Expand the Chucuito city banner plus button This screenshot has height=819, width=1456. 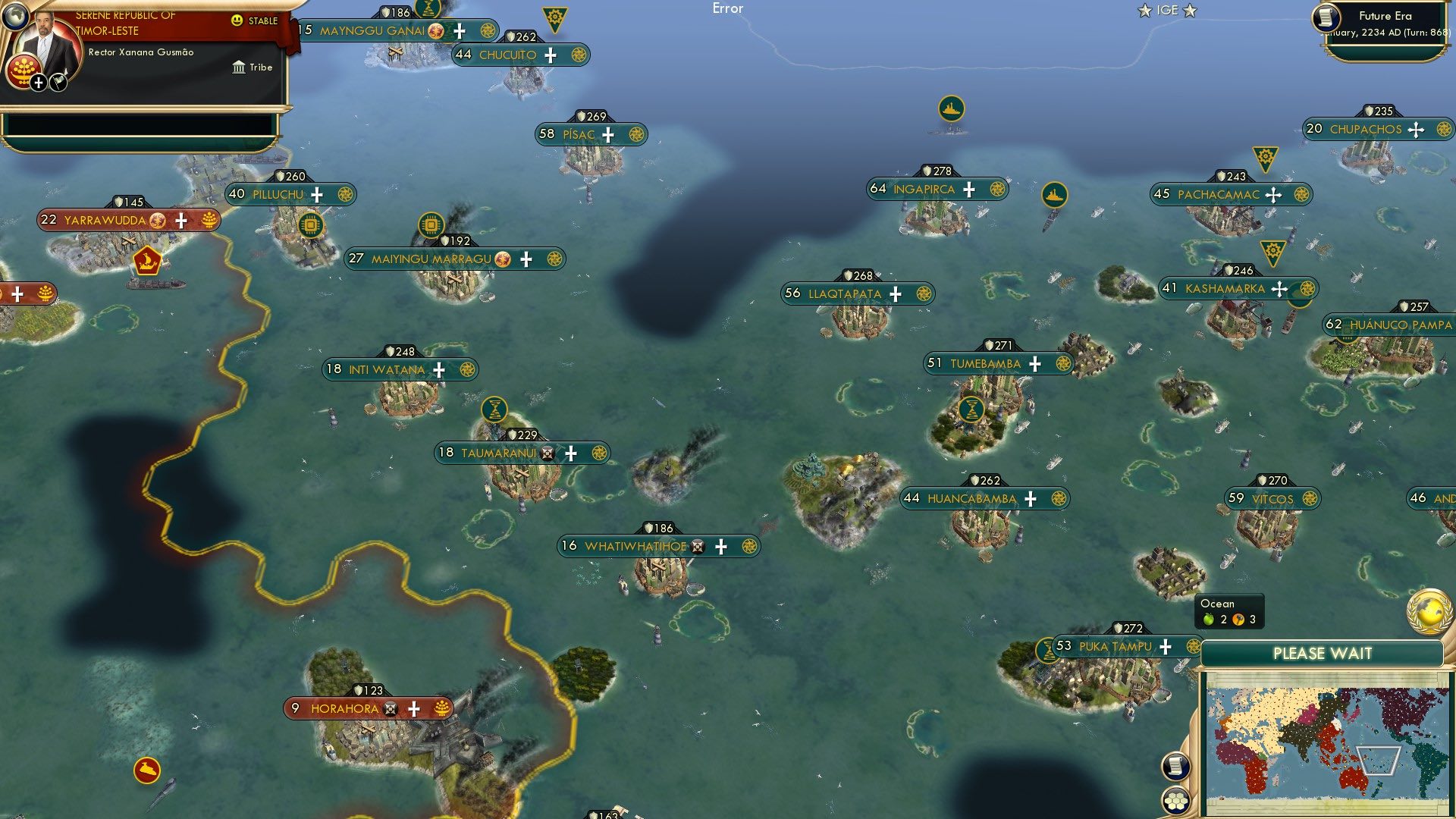pyautogui.click(x=551, y=55)
